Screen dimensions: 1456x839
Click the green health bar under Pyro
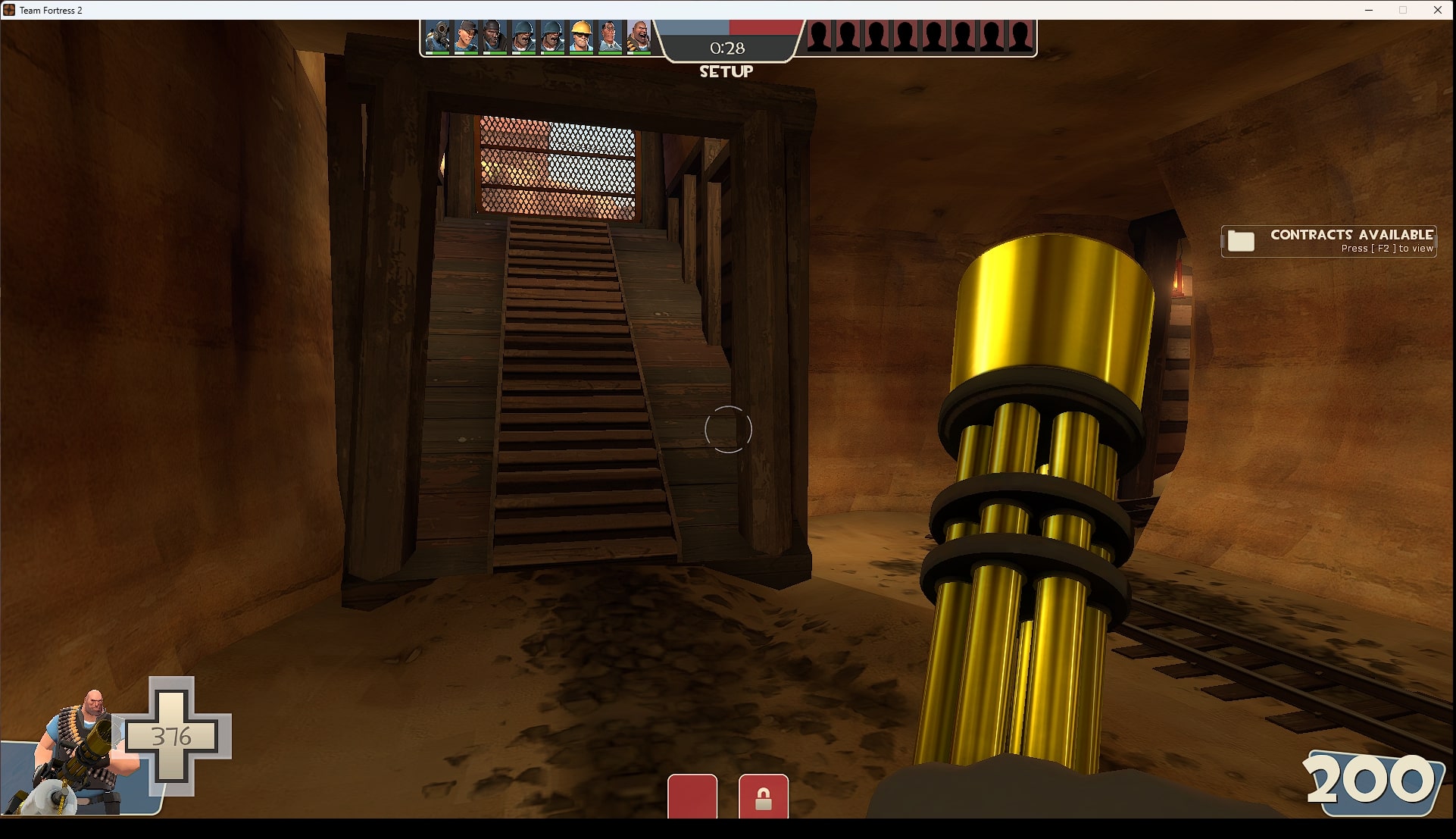438,53
